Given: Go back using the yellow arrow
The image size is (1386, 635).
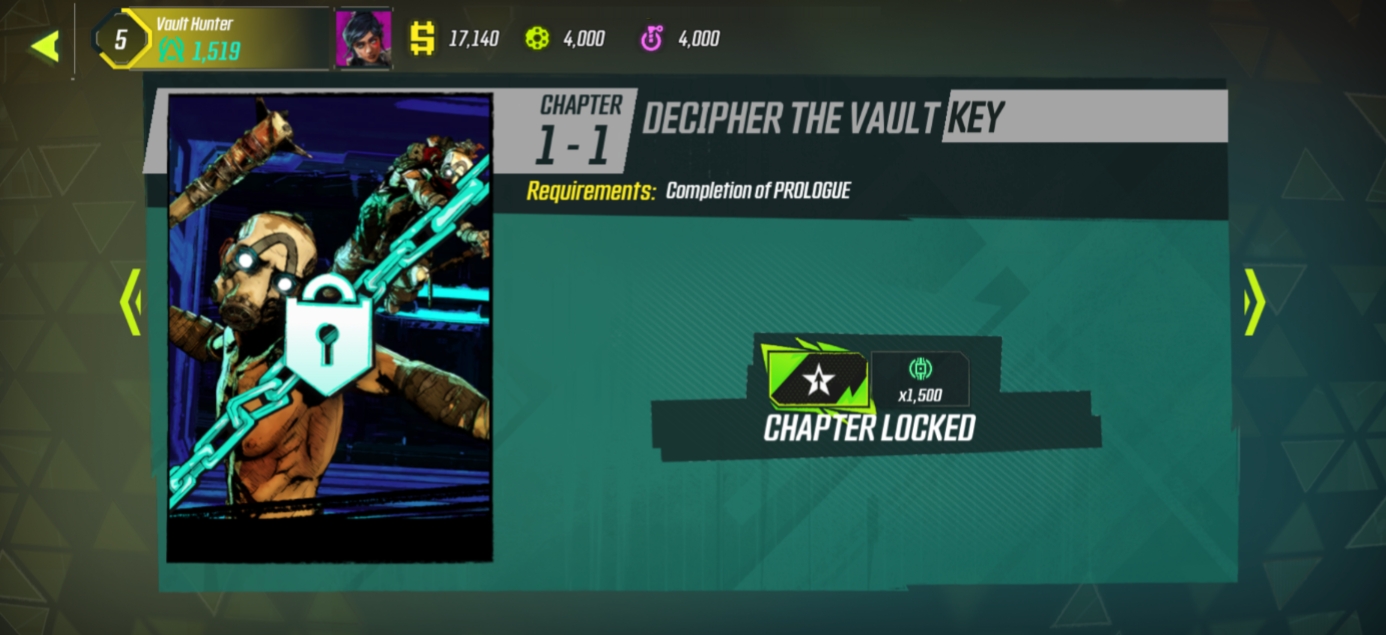Looking at the screenshot, I should [45, 45].
